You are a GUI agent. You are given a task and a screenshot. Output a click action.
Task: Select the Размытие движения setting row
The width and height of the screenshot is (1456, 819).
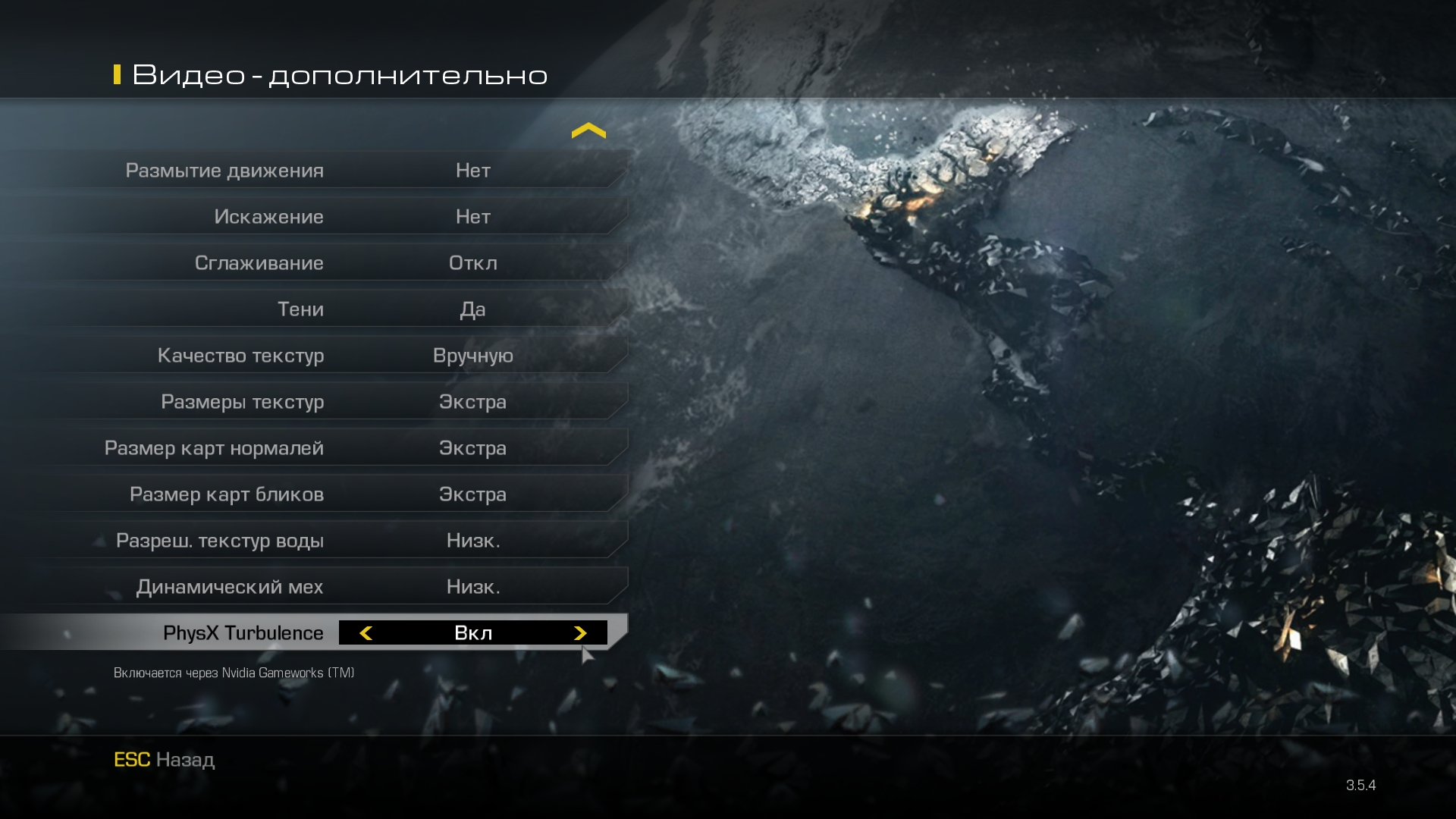[315, 170]
